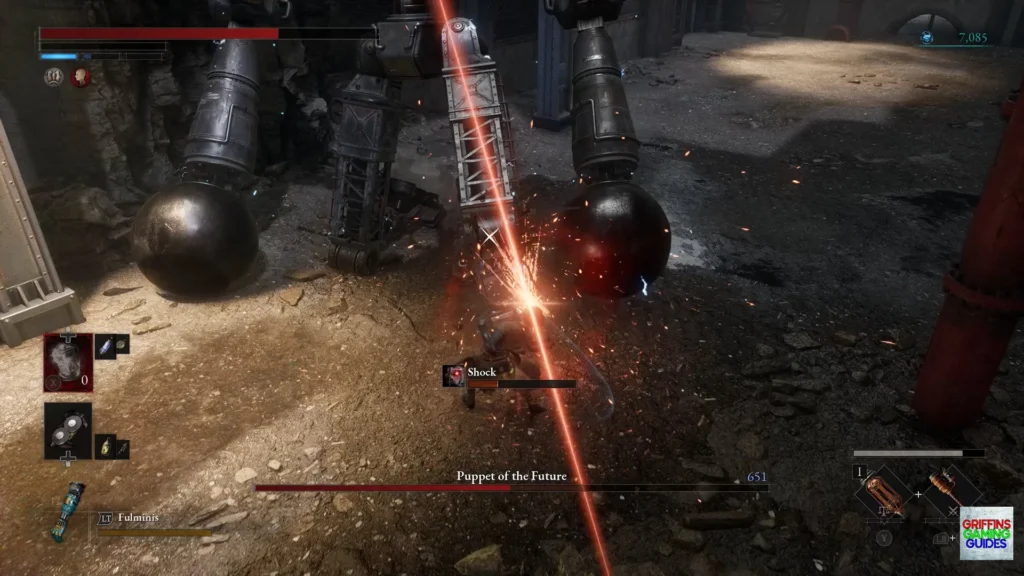
Task: Click the Shock status effect icon
Action: (x=454, y=375)
